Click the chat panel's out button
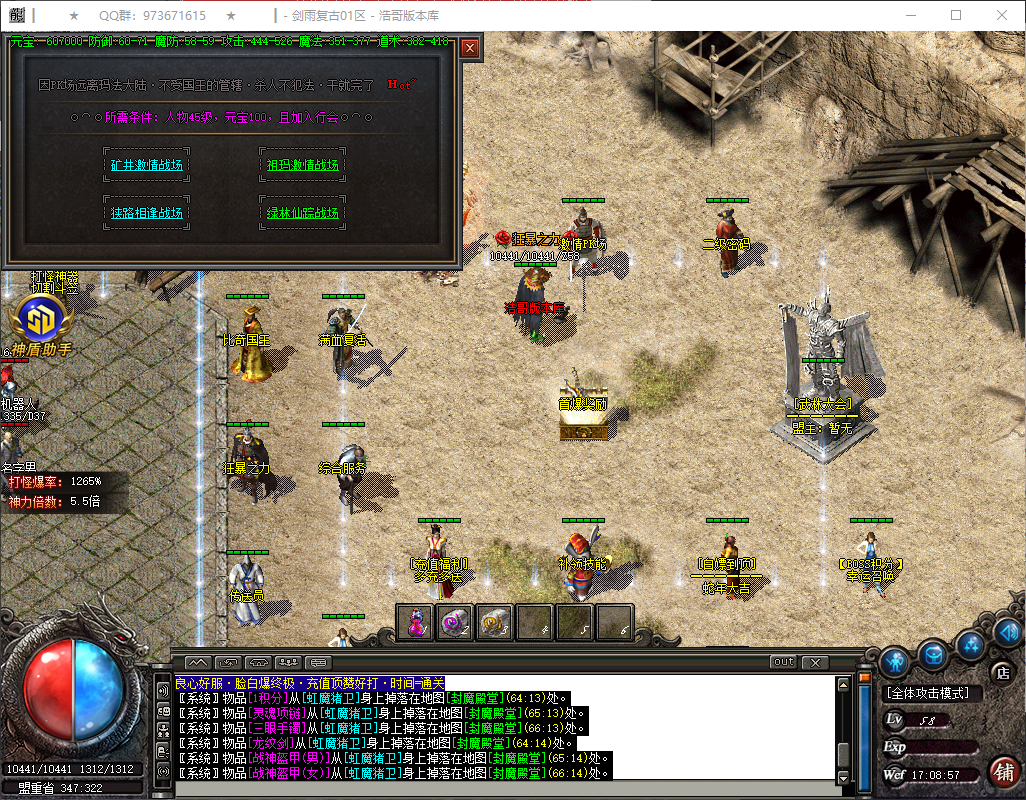Viewport: 1026px width, 800px height. tap(783, 662)
